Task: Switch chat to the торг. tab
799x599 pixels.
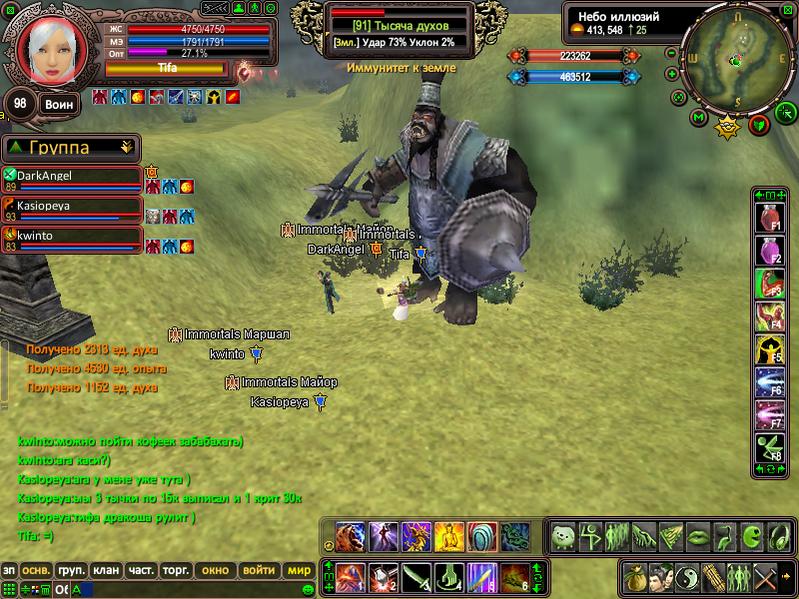Action: pos(176,571)
